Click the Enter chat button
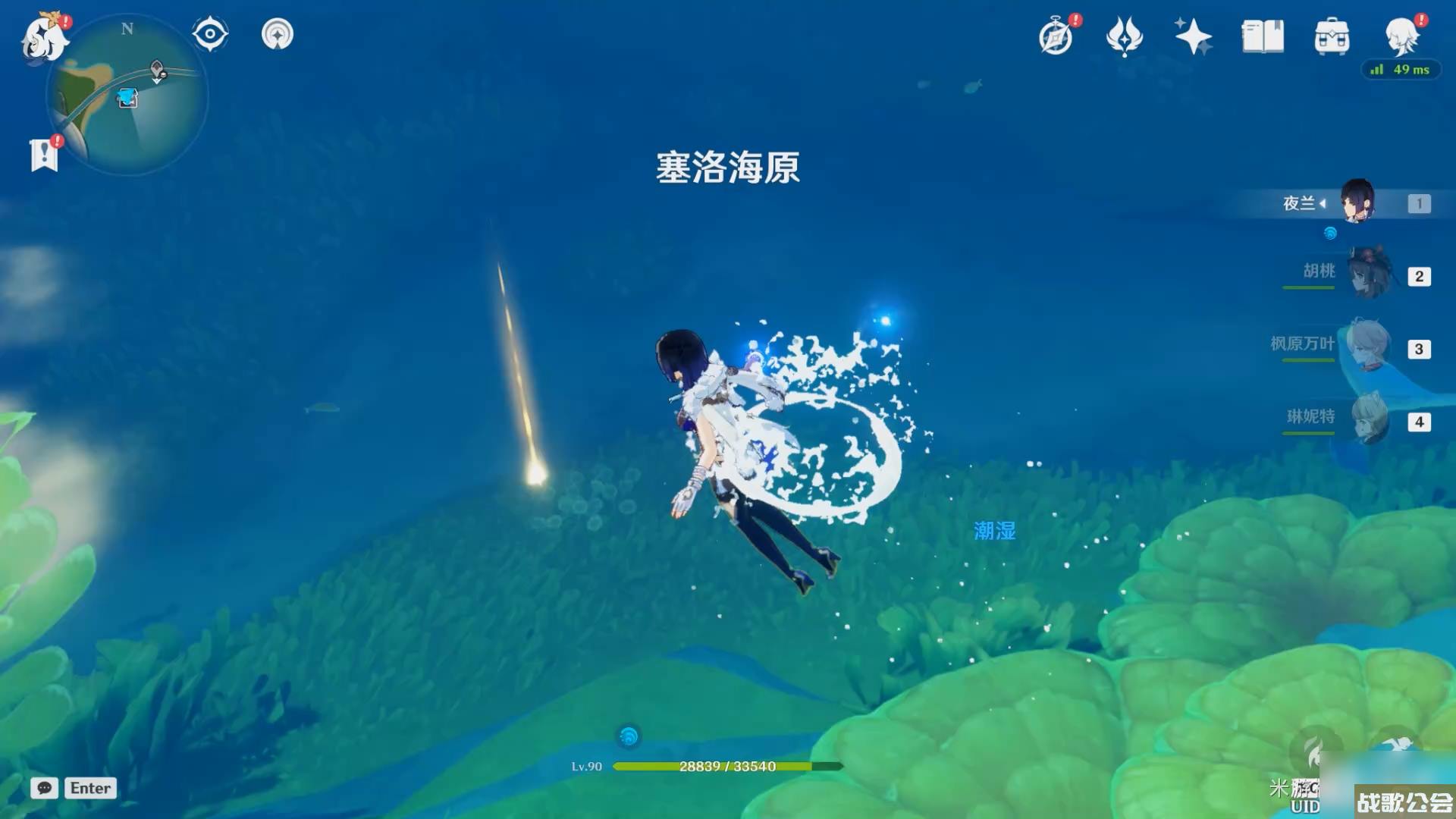This screenshot has height=819, width=1456. click(90, 789)
